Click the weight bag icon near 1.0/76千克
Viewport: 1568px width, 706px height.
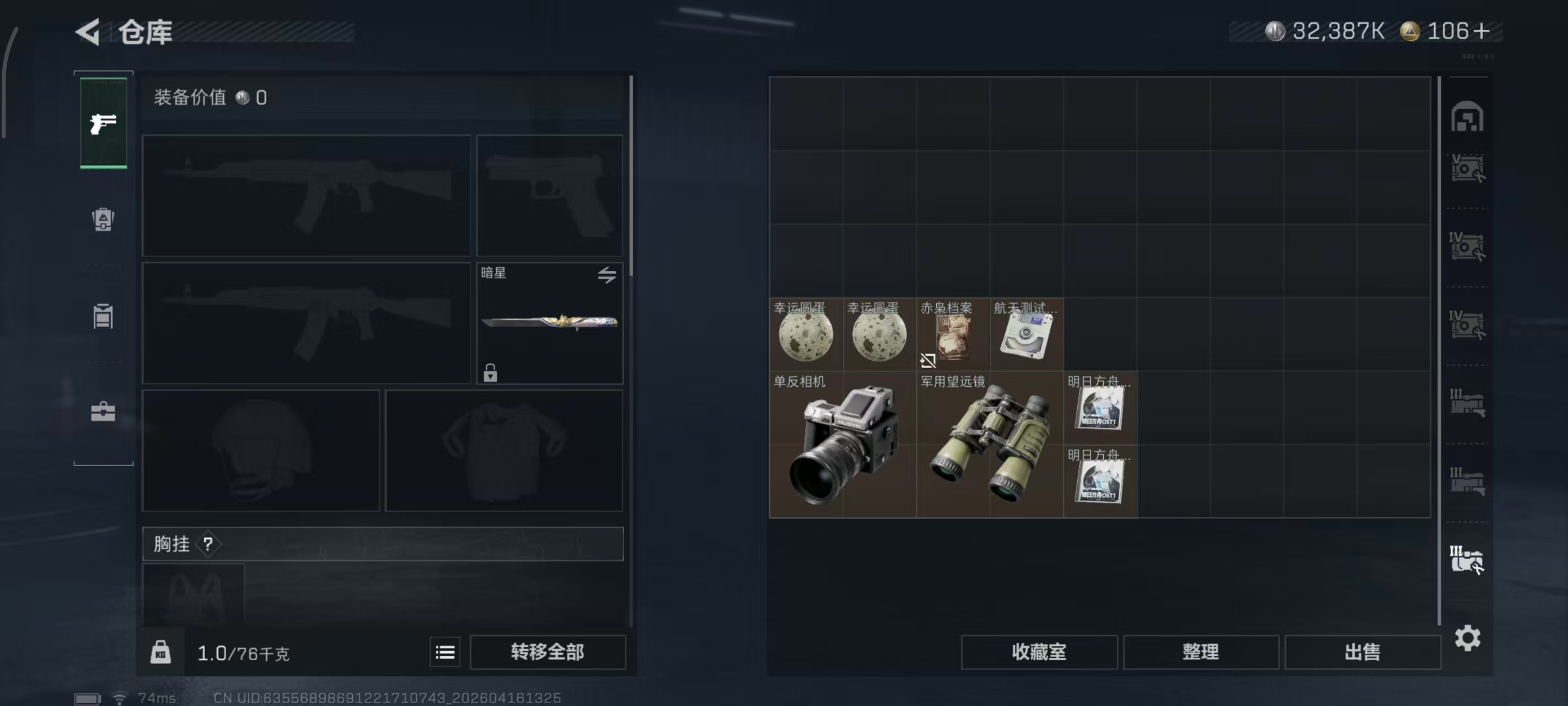(160, 651)
